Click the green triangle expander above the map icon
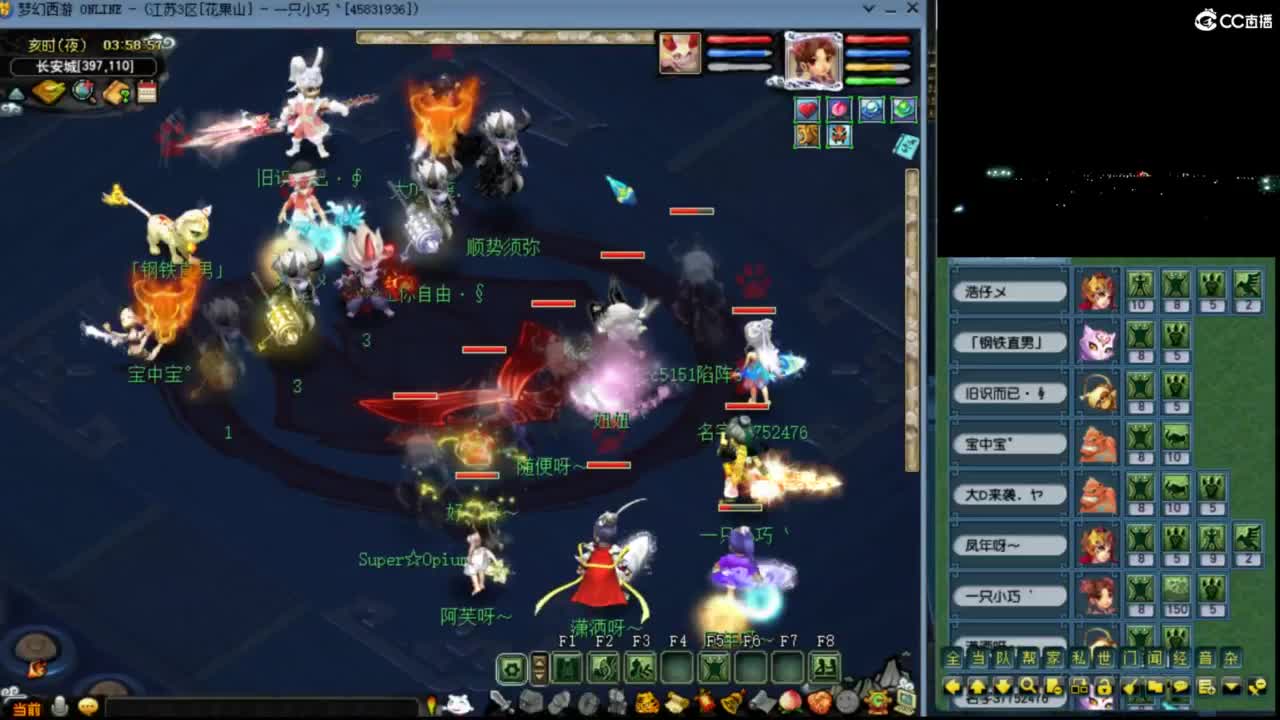The width and height of the screenshot is (1280, 720). click(x=15, y=94)
